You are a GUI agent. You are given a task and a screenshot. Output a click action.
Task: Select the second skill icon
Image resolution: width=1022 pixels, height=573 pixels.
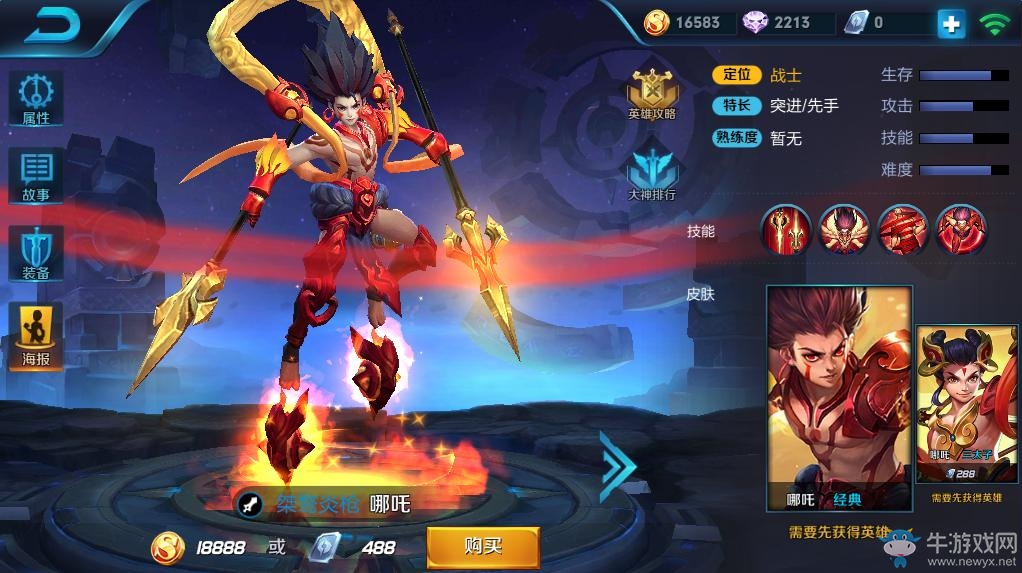[x=844, y=230]
